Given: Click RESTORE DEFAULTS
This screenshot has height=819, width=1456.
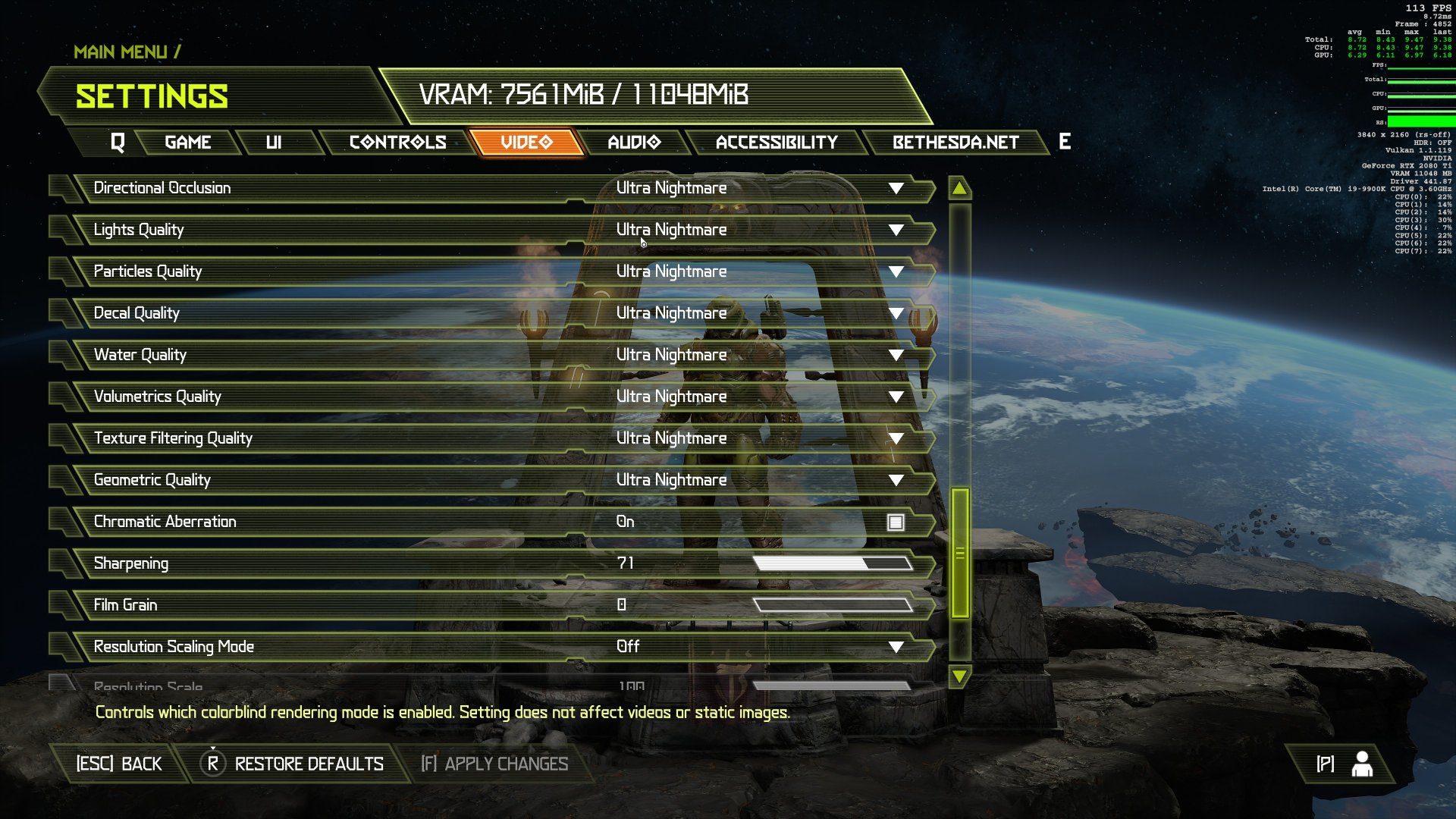Looking at the screenshot, I should tap(308, 764).
